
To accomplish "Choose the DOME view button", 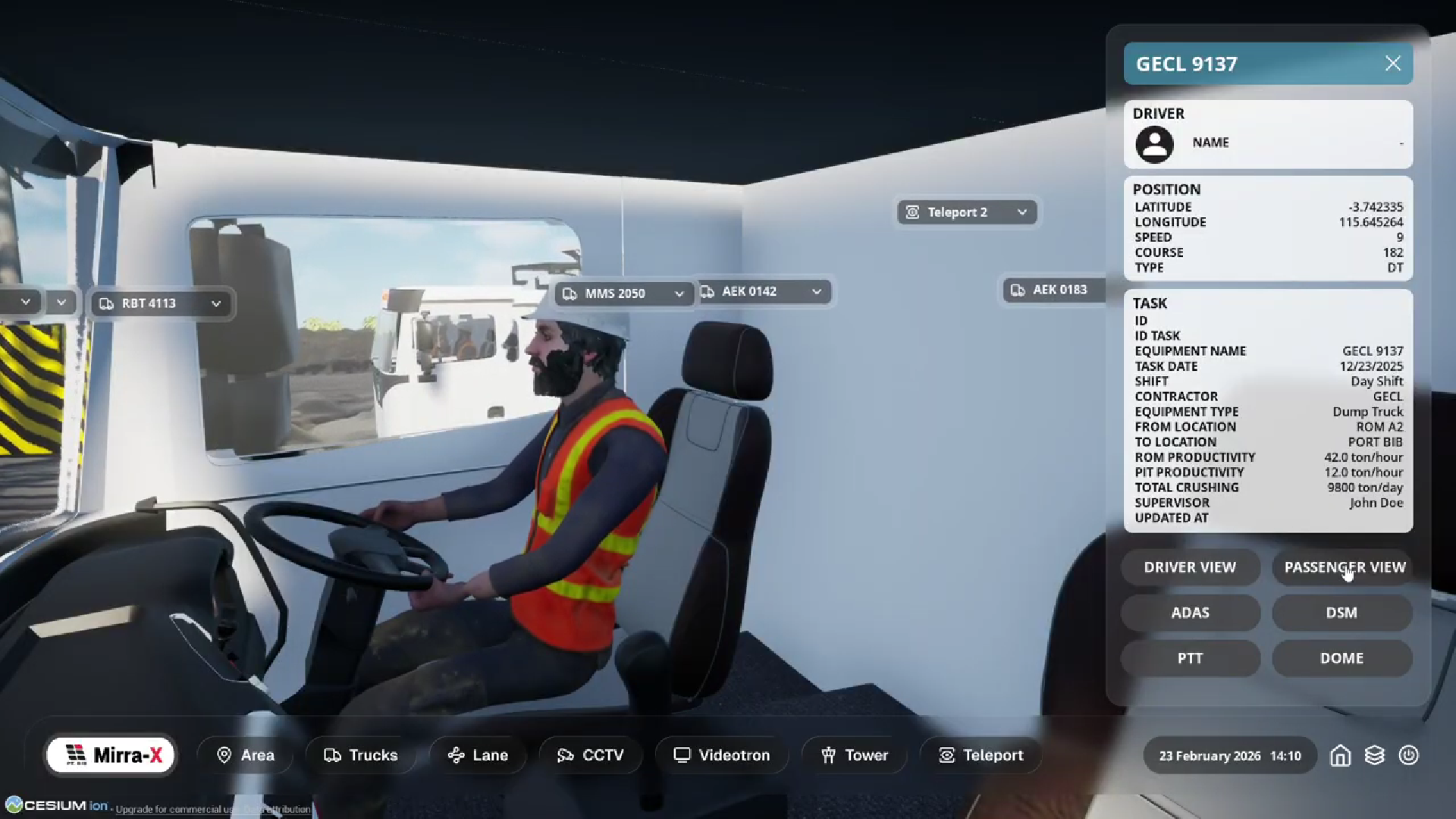I will [x=1341, y=658].
